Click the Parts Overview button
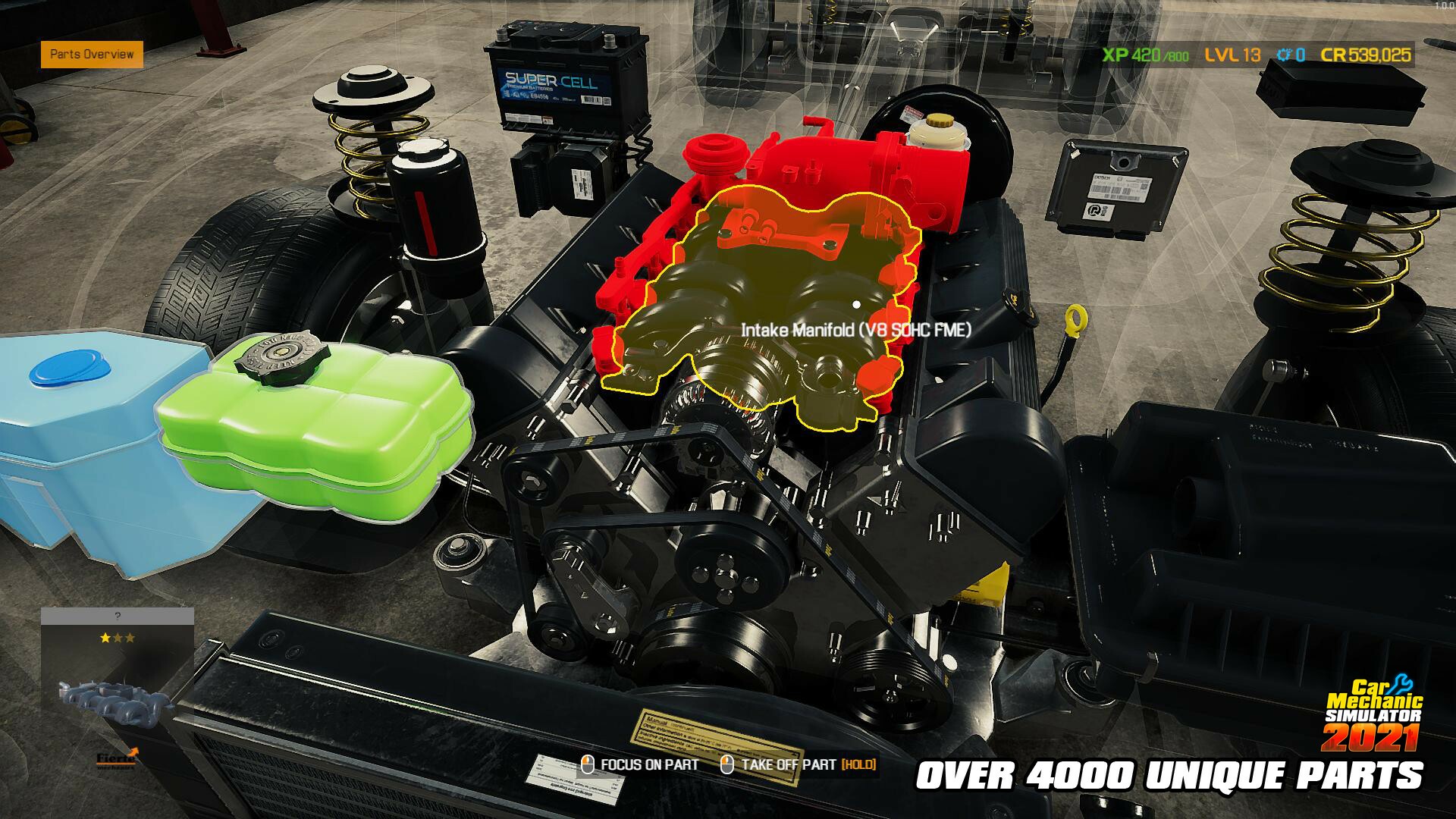This screenshot has width=1456, height=819. tap(93, 55)
